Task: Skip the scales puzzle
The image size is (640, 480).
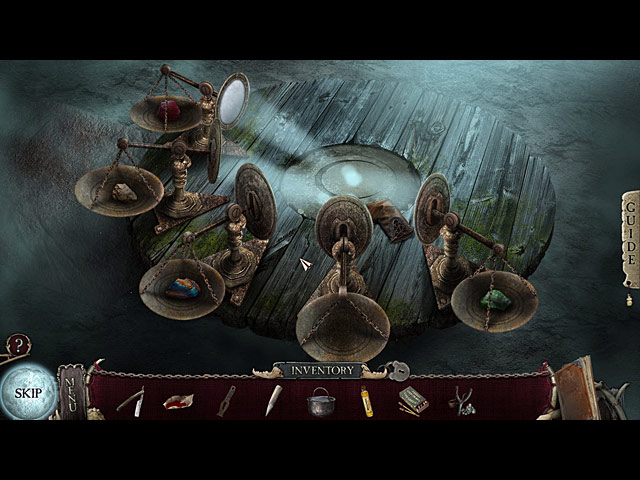Action: 28,392
